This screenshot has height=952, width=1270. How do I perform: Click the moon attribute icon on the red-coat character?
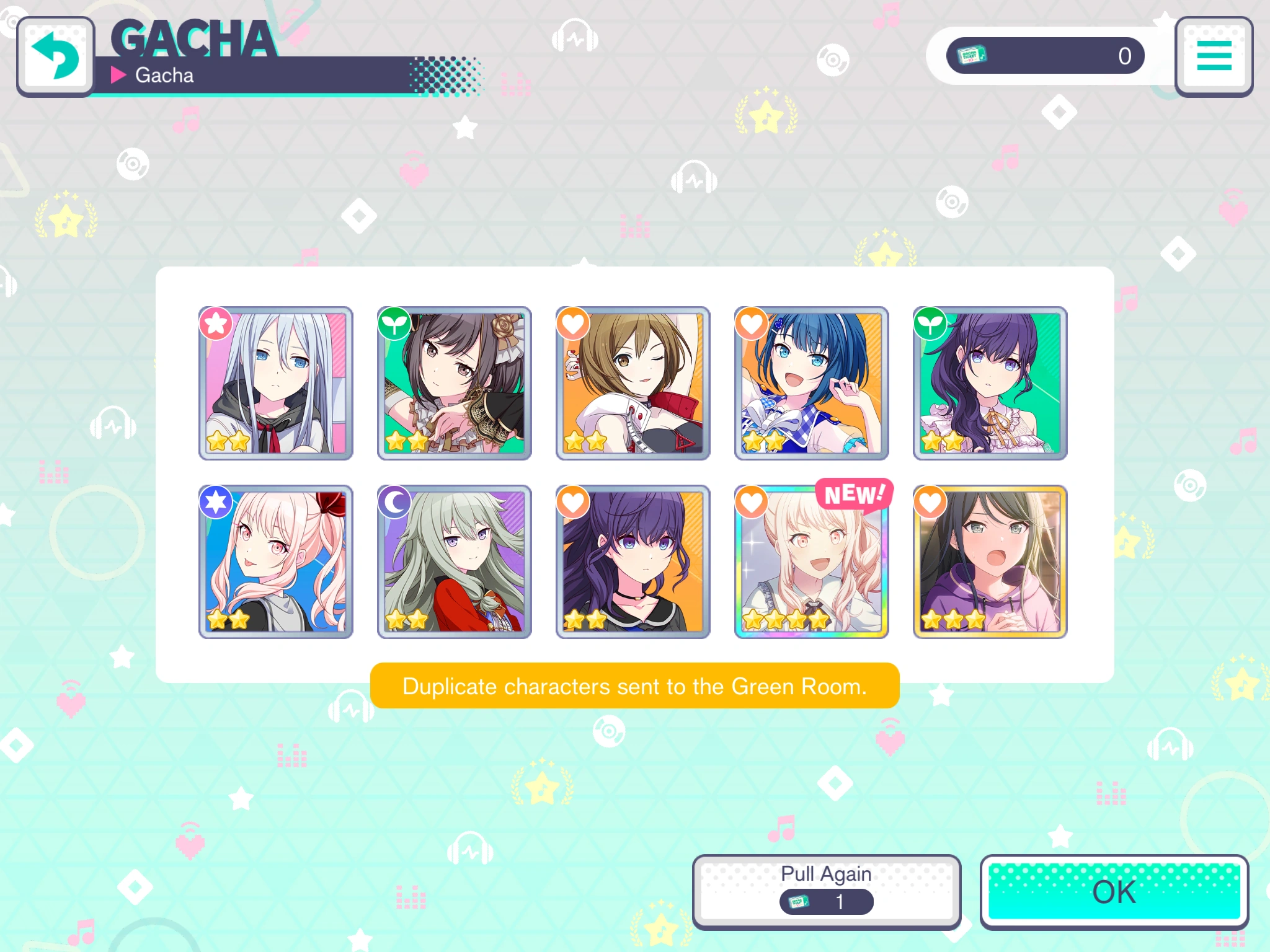pos(394,501)
